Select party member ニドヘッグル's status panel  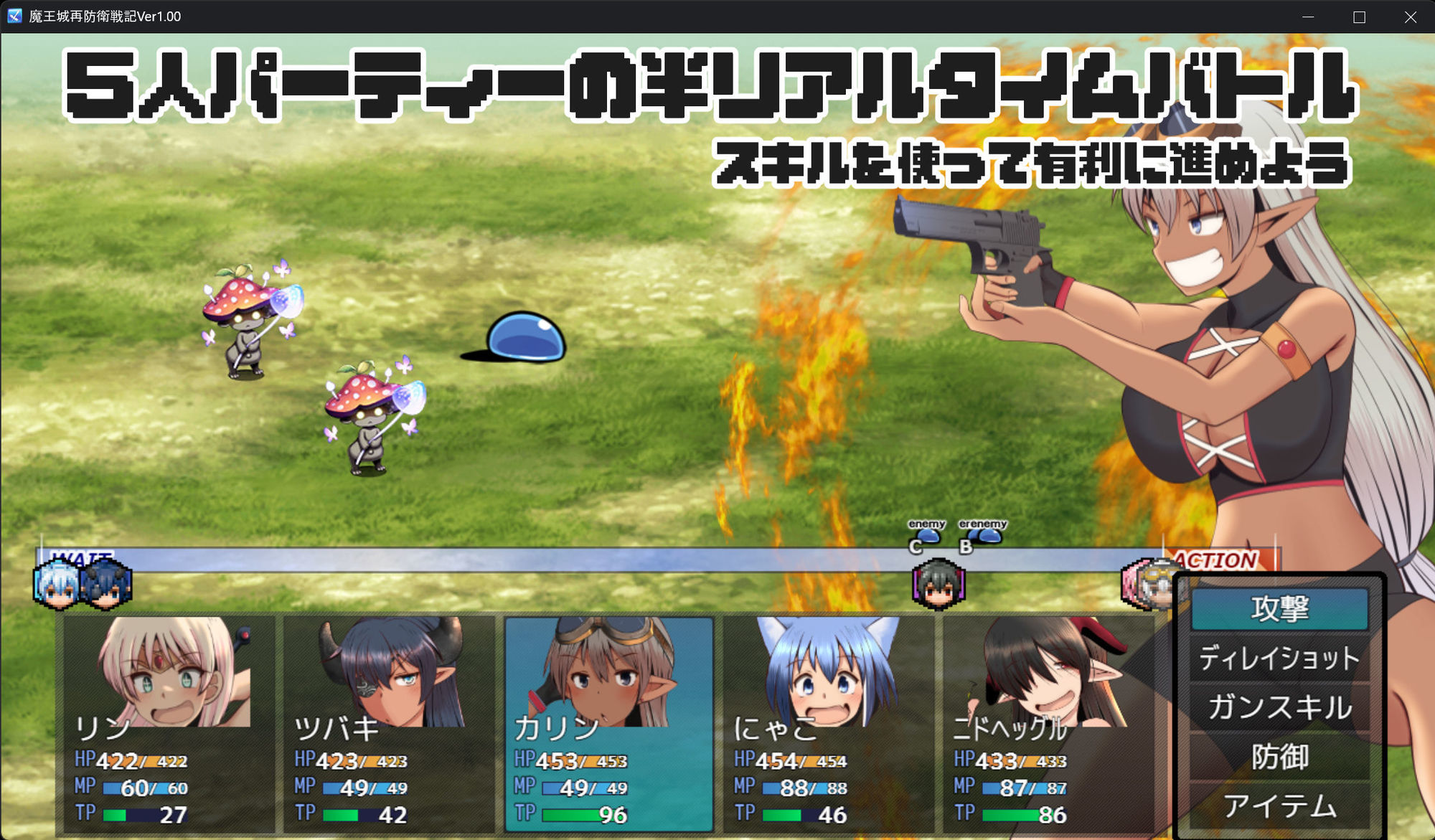tap(1048, 724)
